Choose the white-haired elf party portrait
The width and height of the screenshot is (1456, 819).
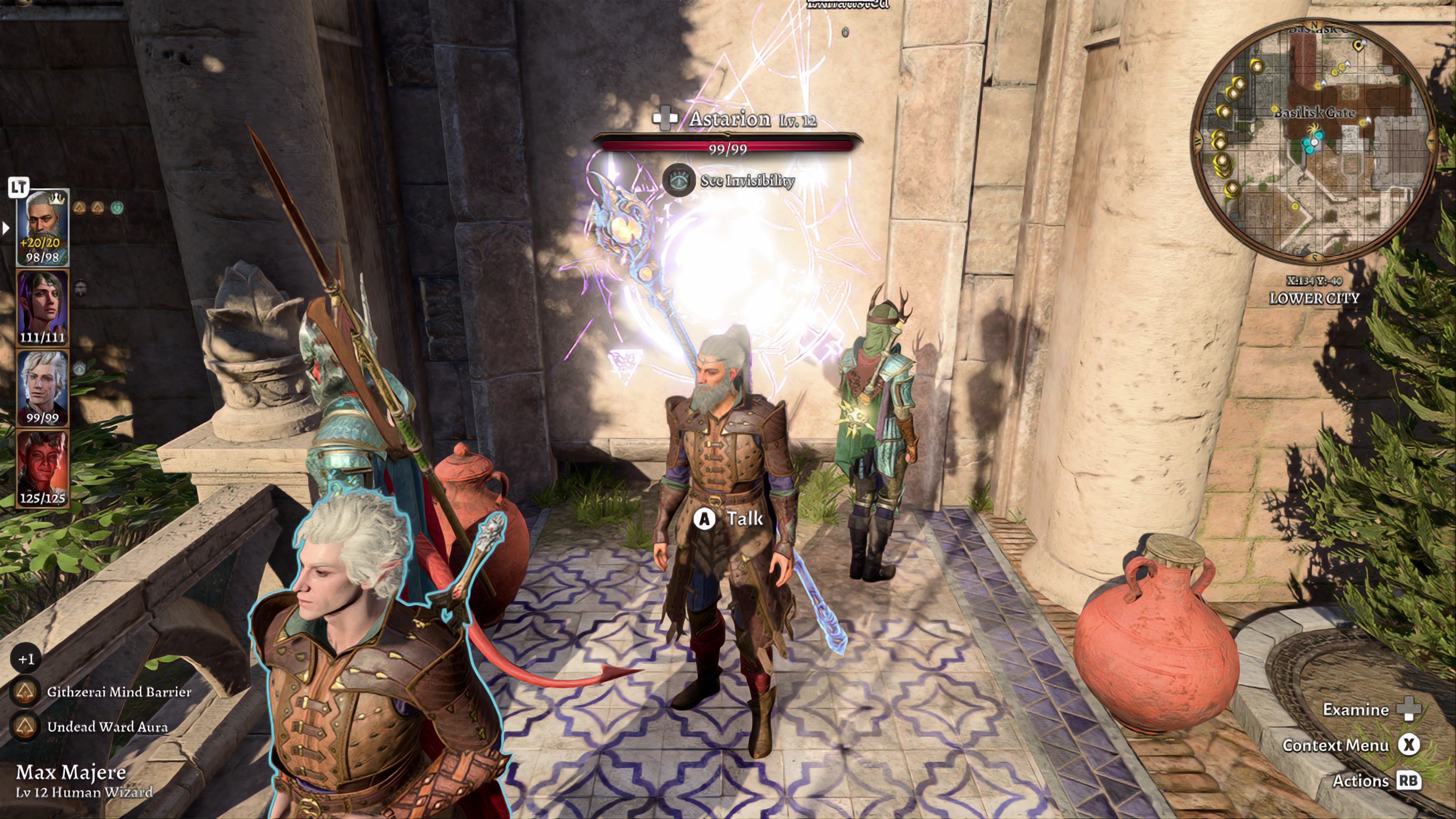pos(42,387)
